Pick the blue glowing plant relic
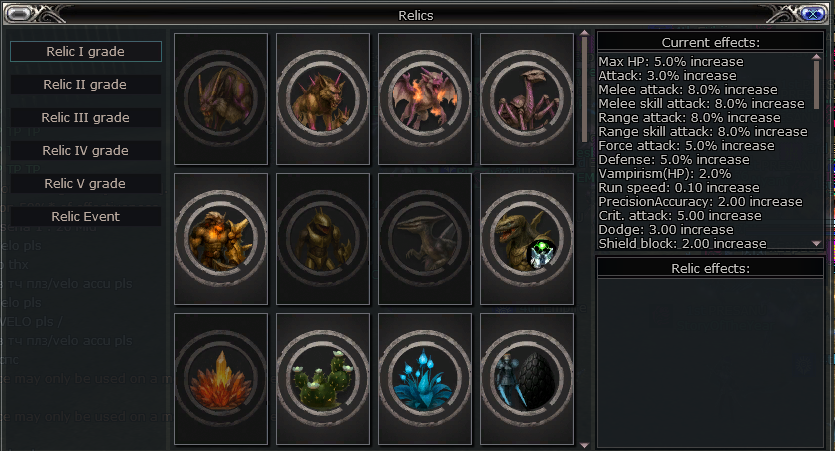Viewport: 835px width, 451px height. tap(425, 379)
